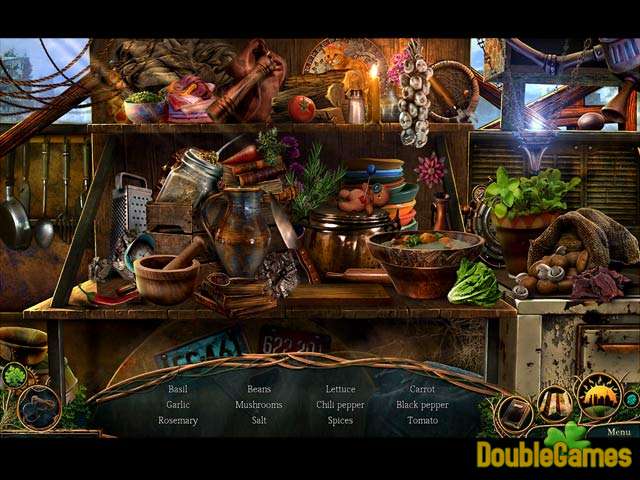Select Basil in the item list
This screenshot has width=640, height=480.
point(178,389)
